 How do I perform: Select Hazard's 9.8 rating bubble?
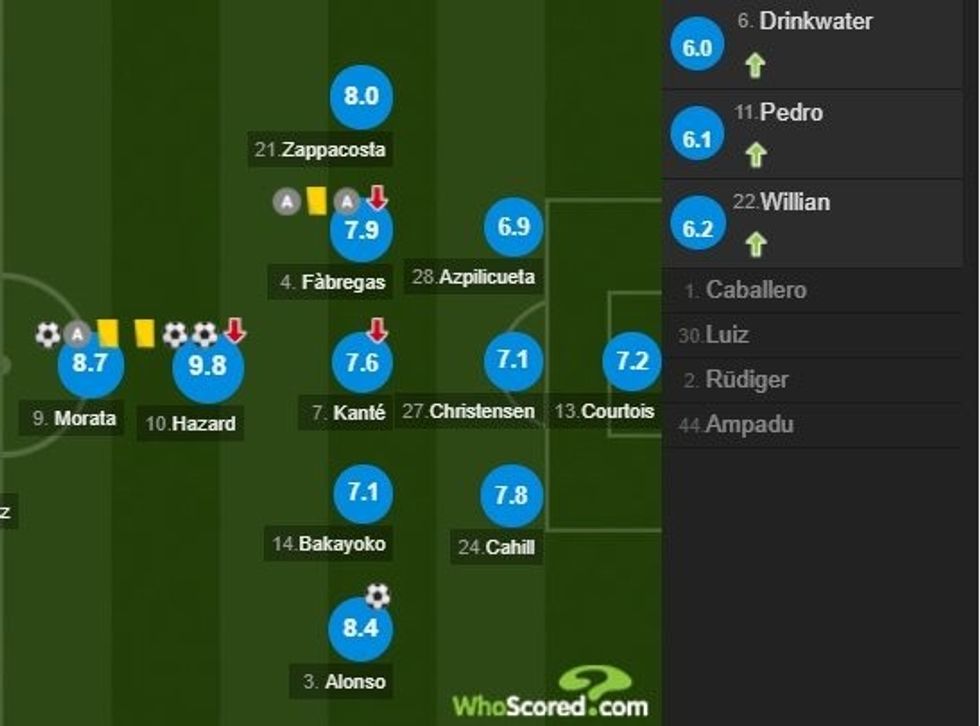[x=208, y=366]
